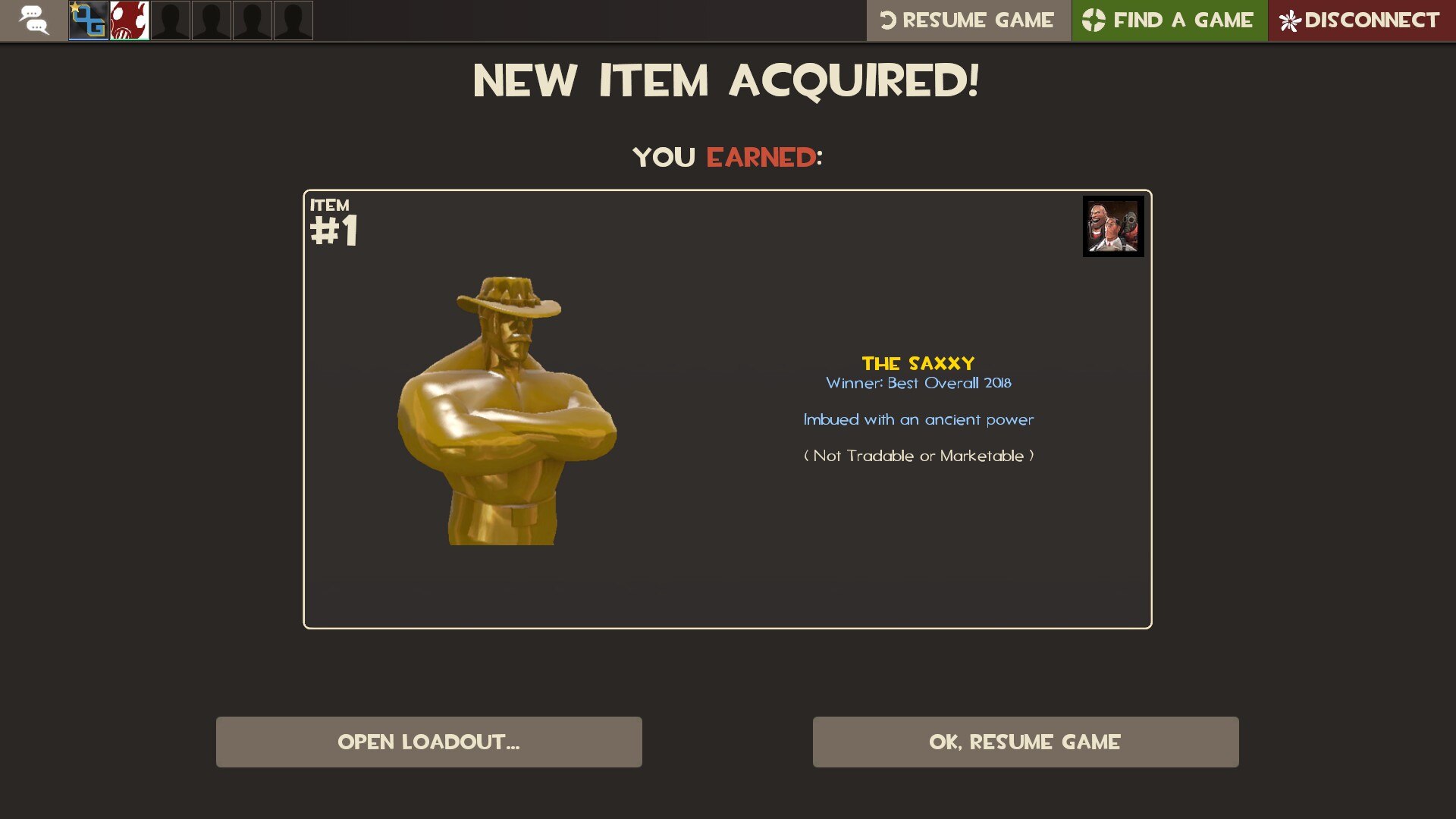Choose OK, Resume Game
This screenshot has width=1456, height=819.
click(x=1025, y=742)
